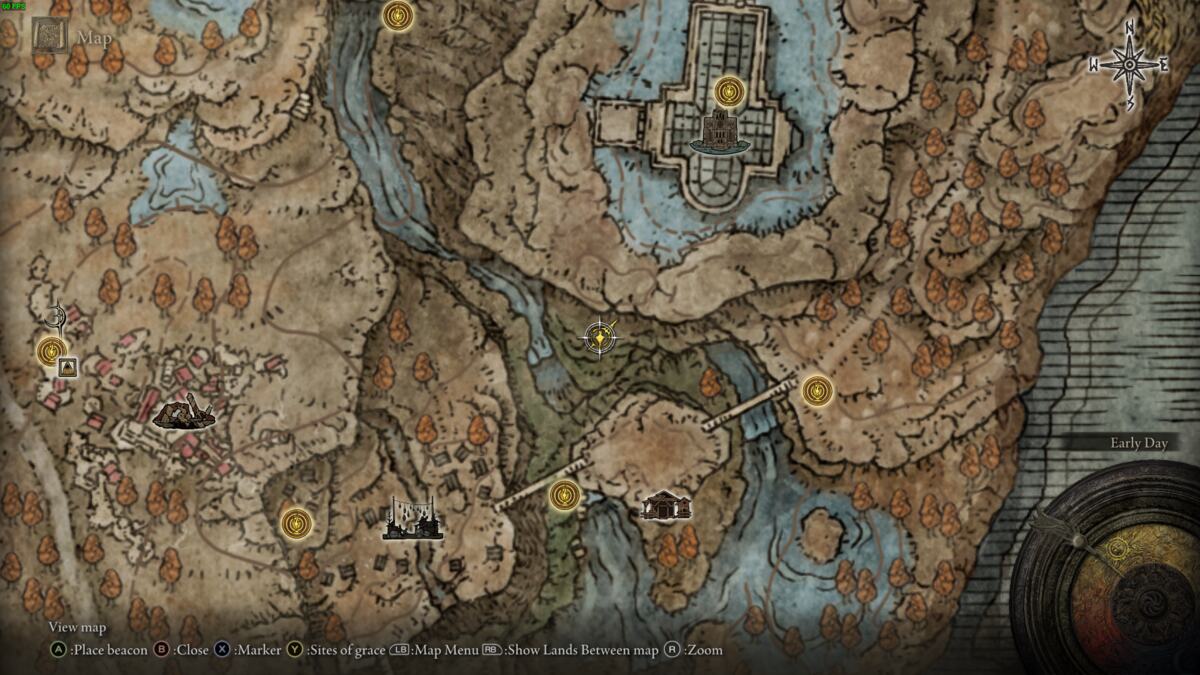Select the columned temple landmark icon

pos(666,506)
